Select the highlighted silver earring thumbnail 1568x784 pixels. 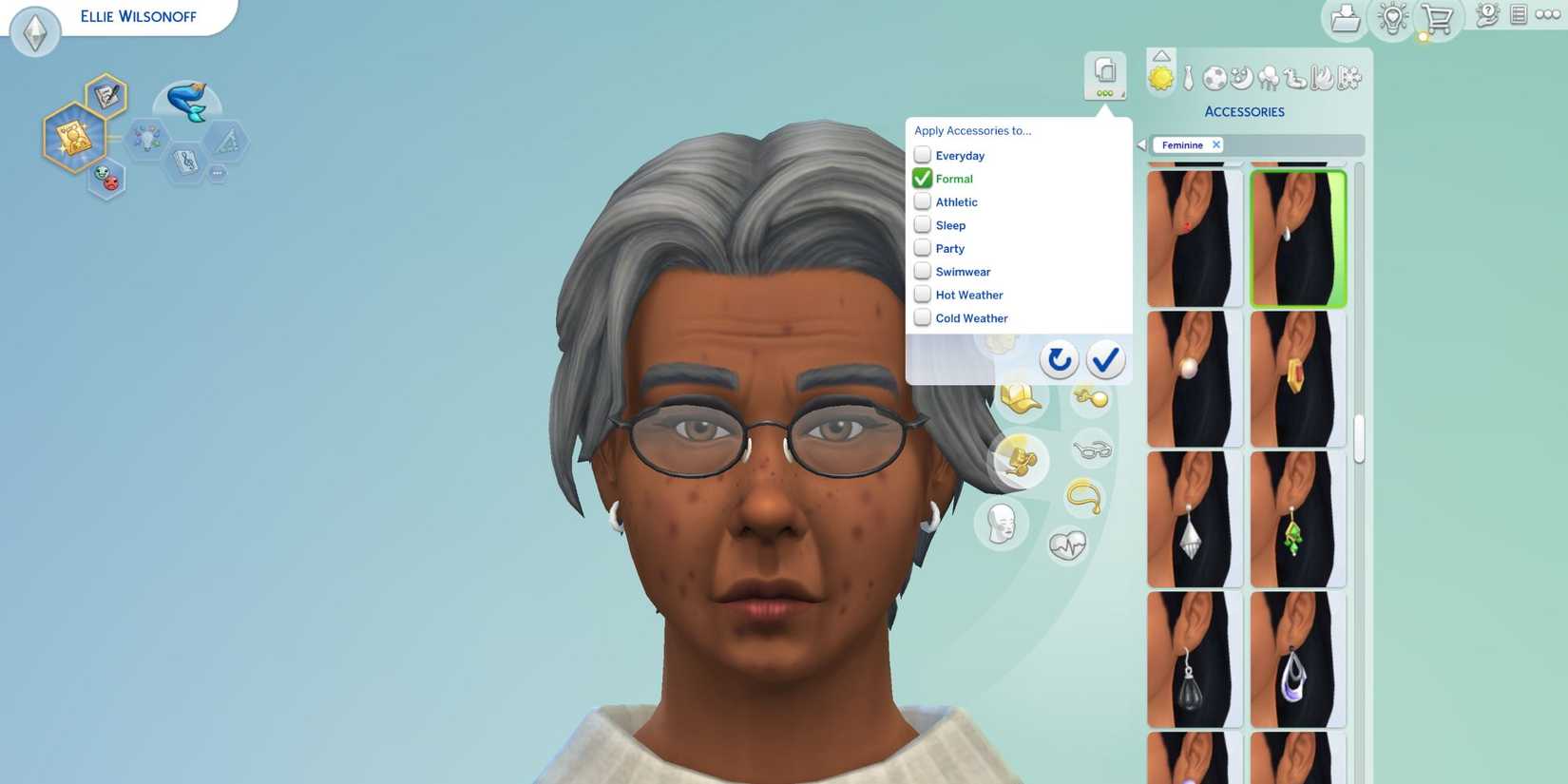pos(1298,238)
